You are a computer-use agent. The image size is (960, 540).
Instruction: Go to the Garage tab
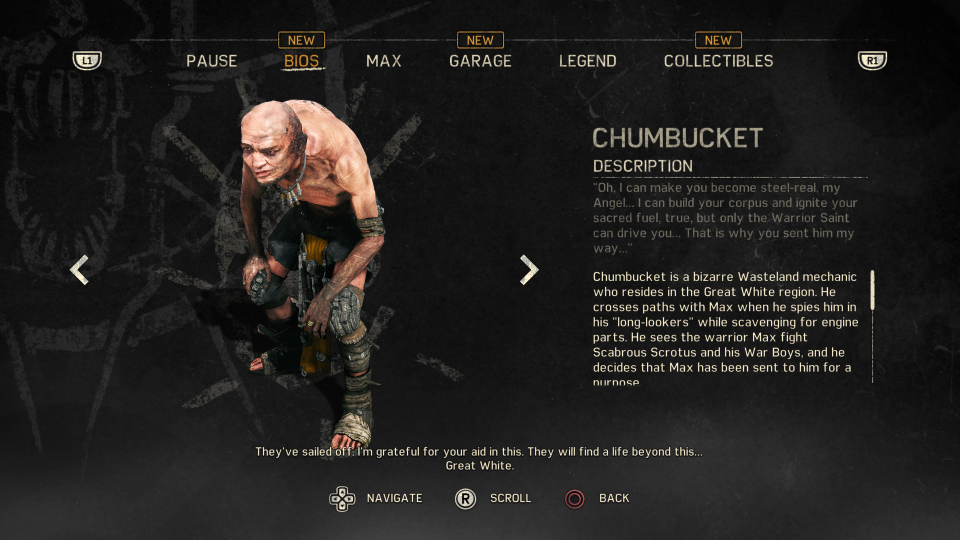click(480, 61)
